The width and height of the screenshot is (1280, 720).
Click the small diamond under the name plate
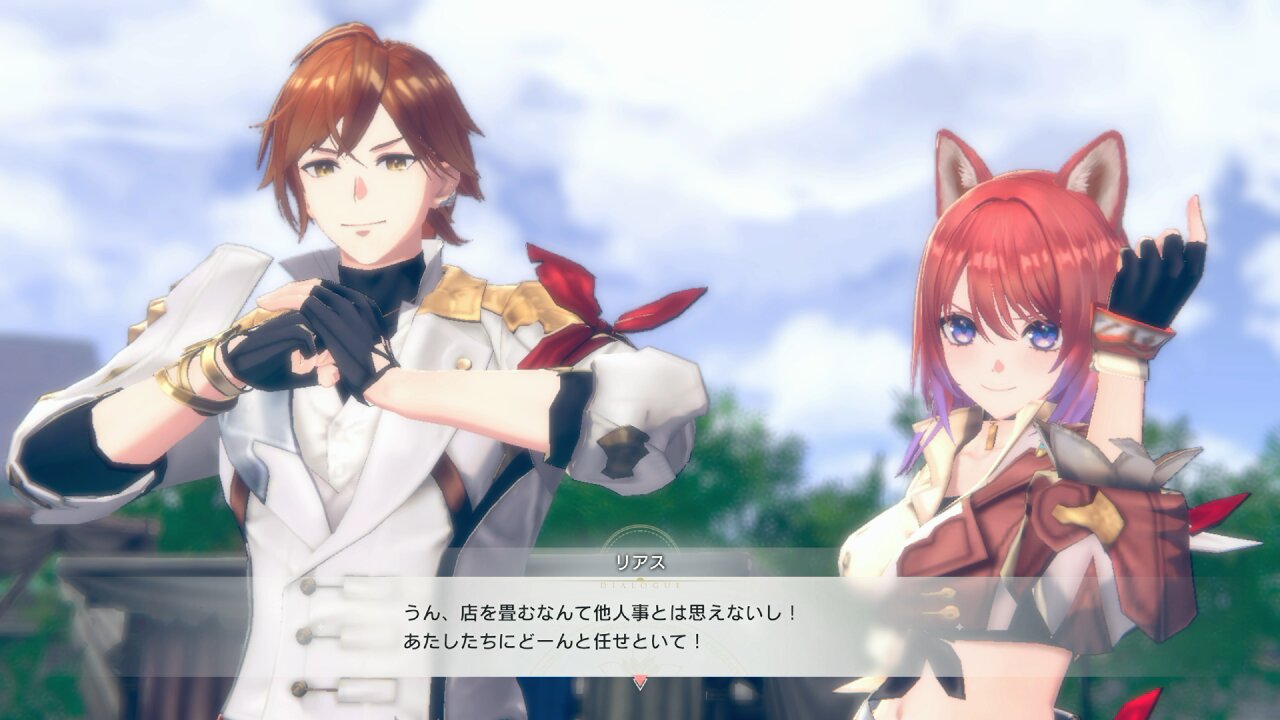[x=641, y=579]
